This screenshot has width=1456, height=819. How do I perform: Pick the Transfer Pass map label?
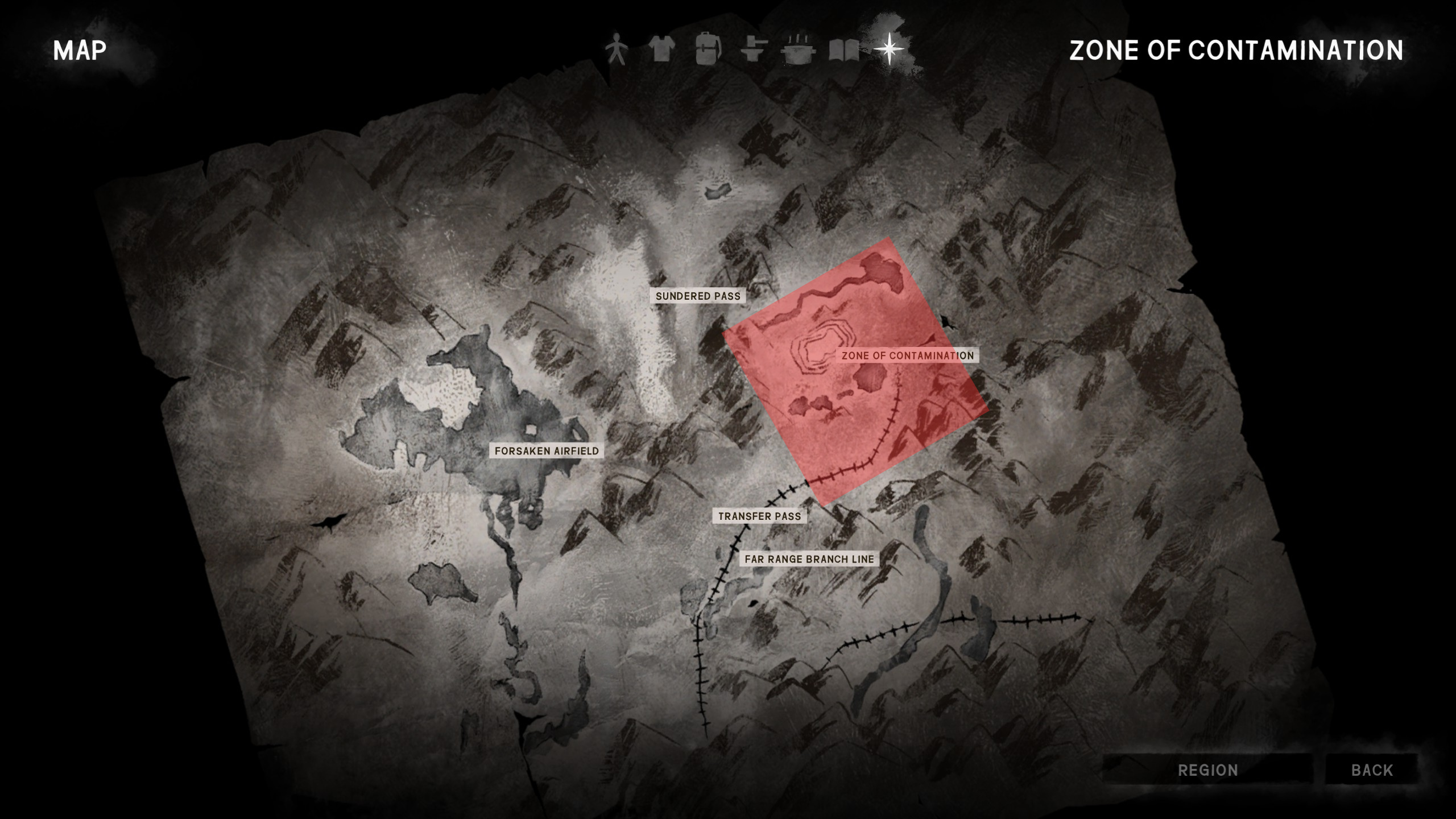point(759,516)
